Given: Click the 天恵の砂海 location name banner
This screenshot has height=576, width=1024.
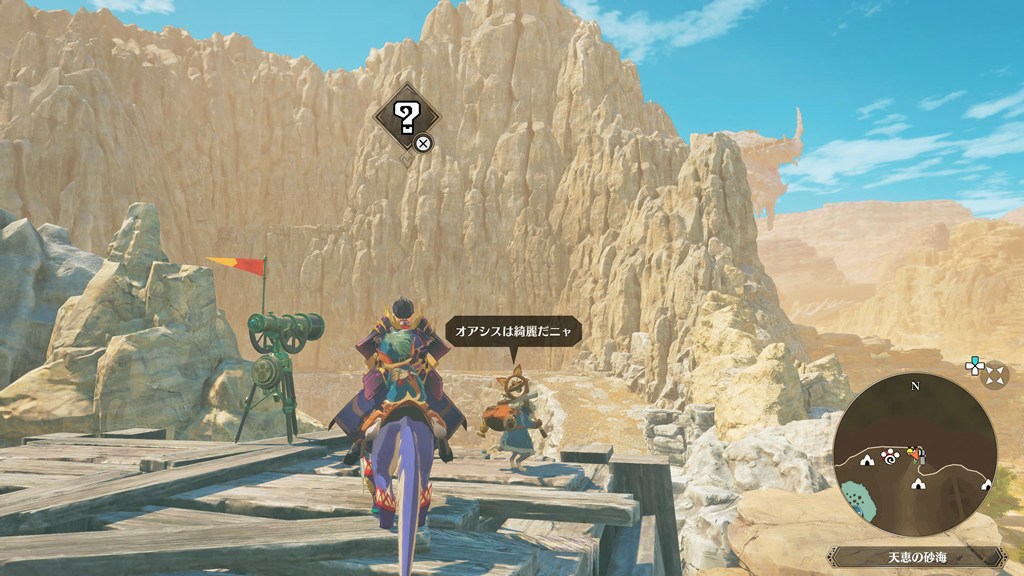Looking at the screenshot, I should click(x=914, y=557).
